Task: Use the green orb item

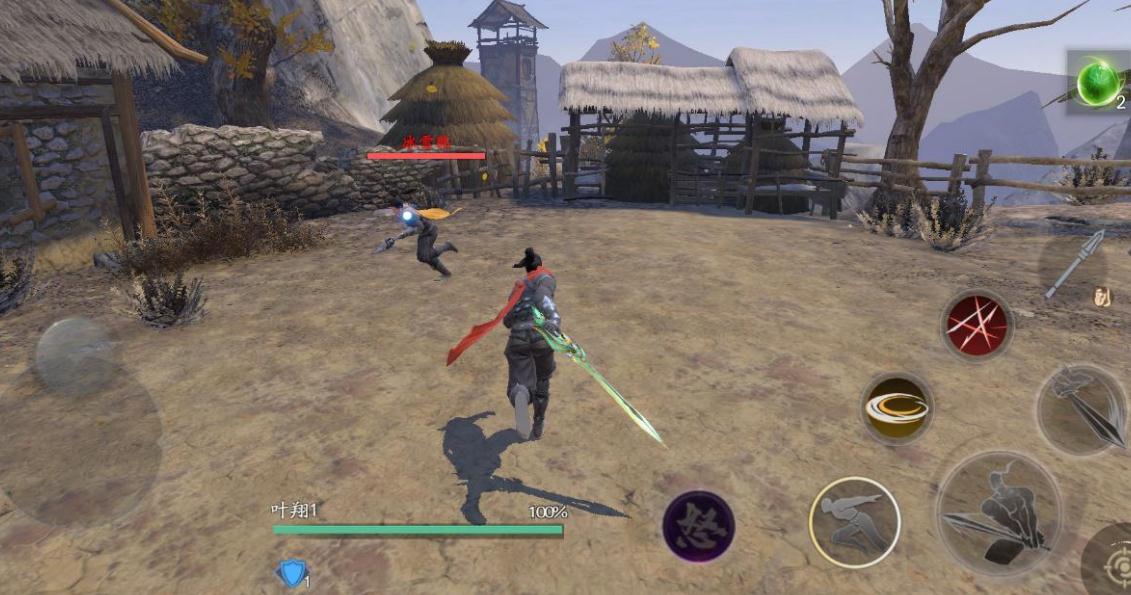Action: [1099, 82]
